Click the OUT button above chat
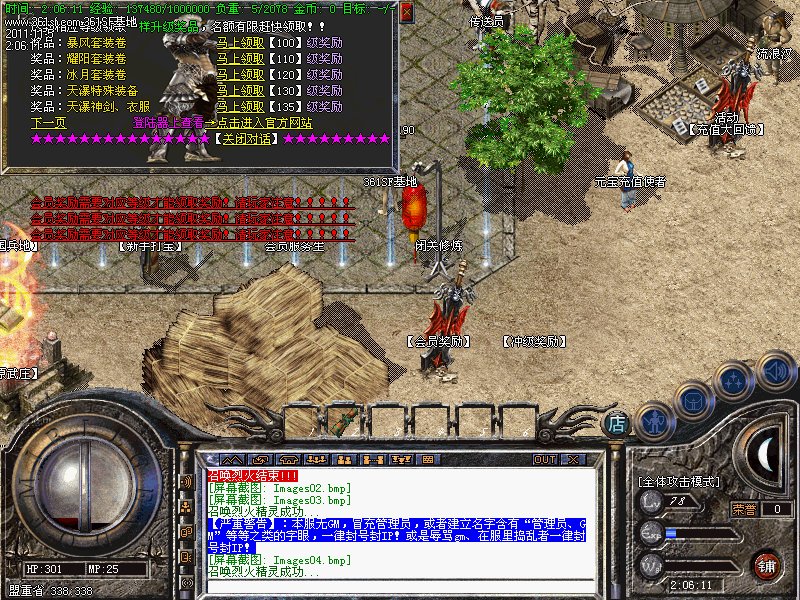800x600 pixels. point(545,460)
